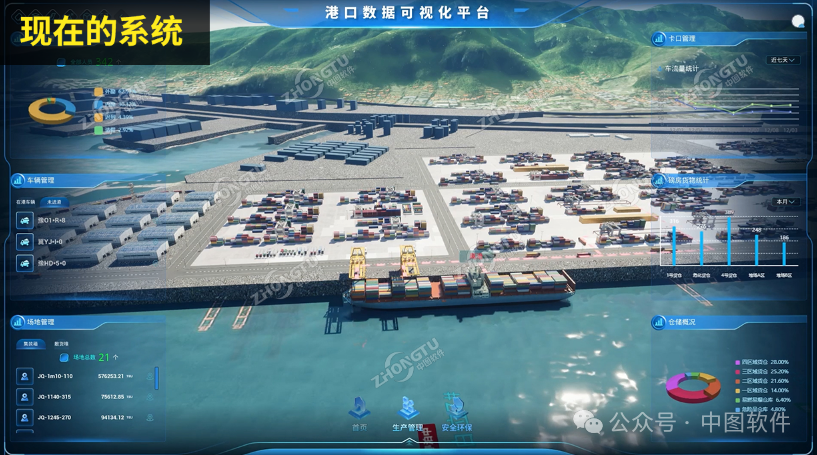Choose the vehicle row starting with 冀

pyautogui.click(x=50, y=241)
